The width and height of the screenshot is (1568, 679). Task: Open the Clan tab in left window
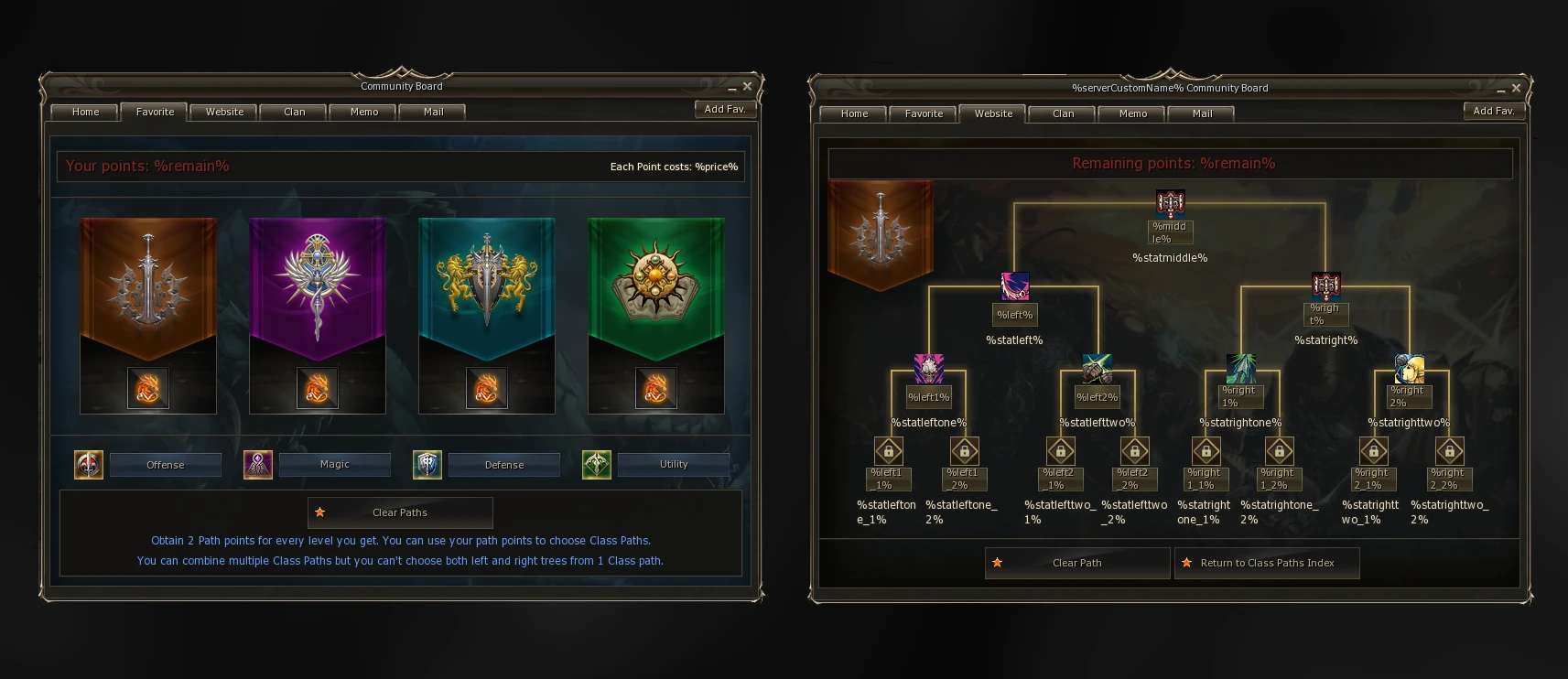click(x=294, y=112)
